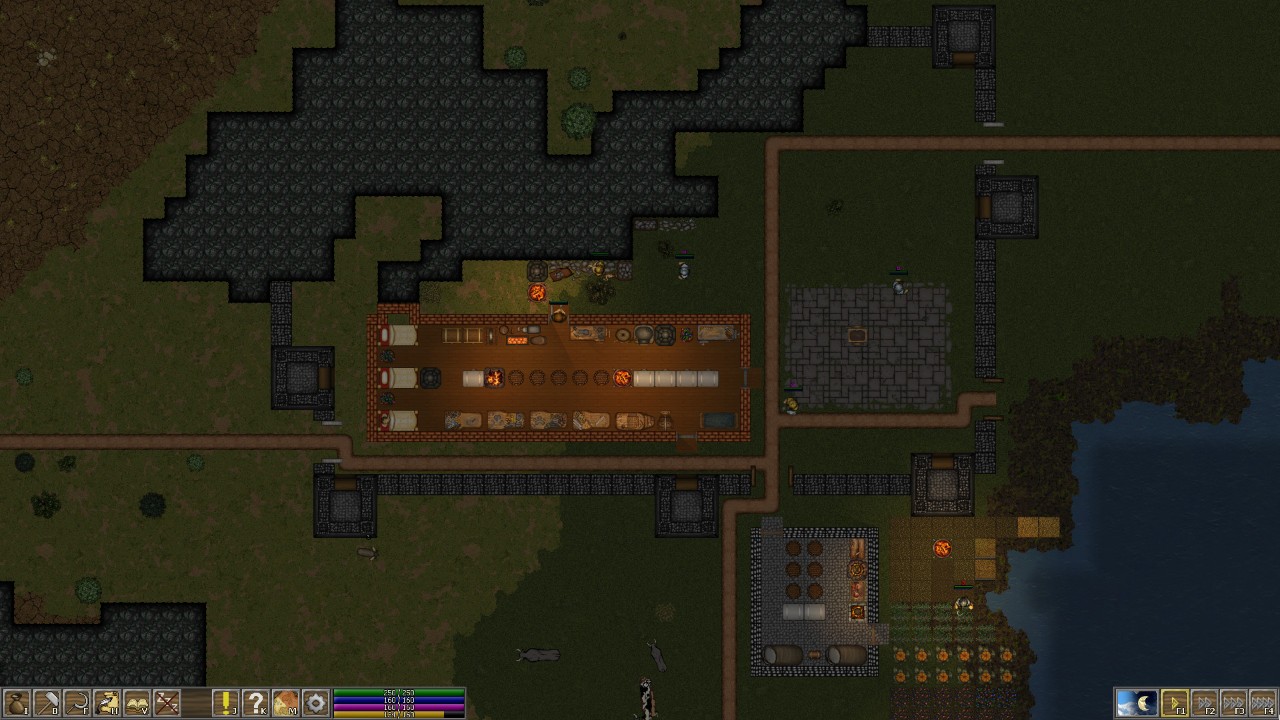The width and height of the screenshot is (1280, 720).
Task: Select the hammer build tool
Action: pyautogui.click(x=46, y=703)
